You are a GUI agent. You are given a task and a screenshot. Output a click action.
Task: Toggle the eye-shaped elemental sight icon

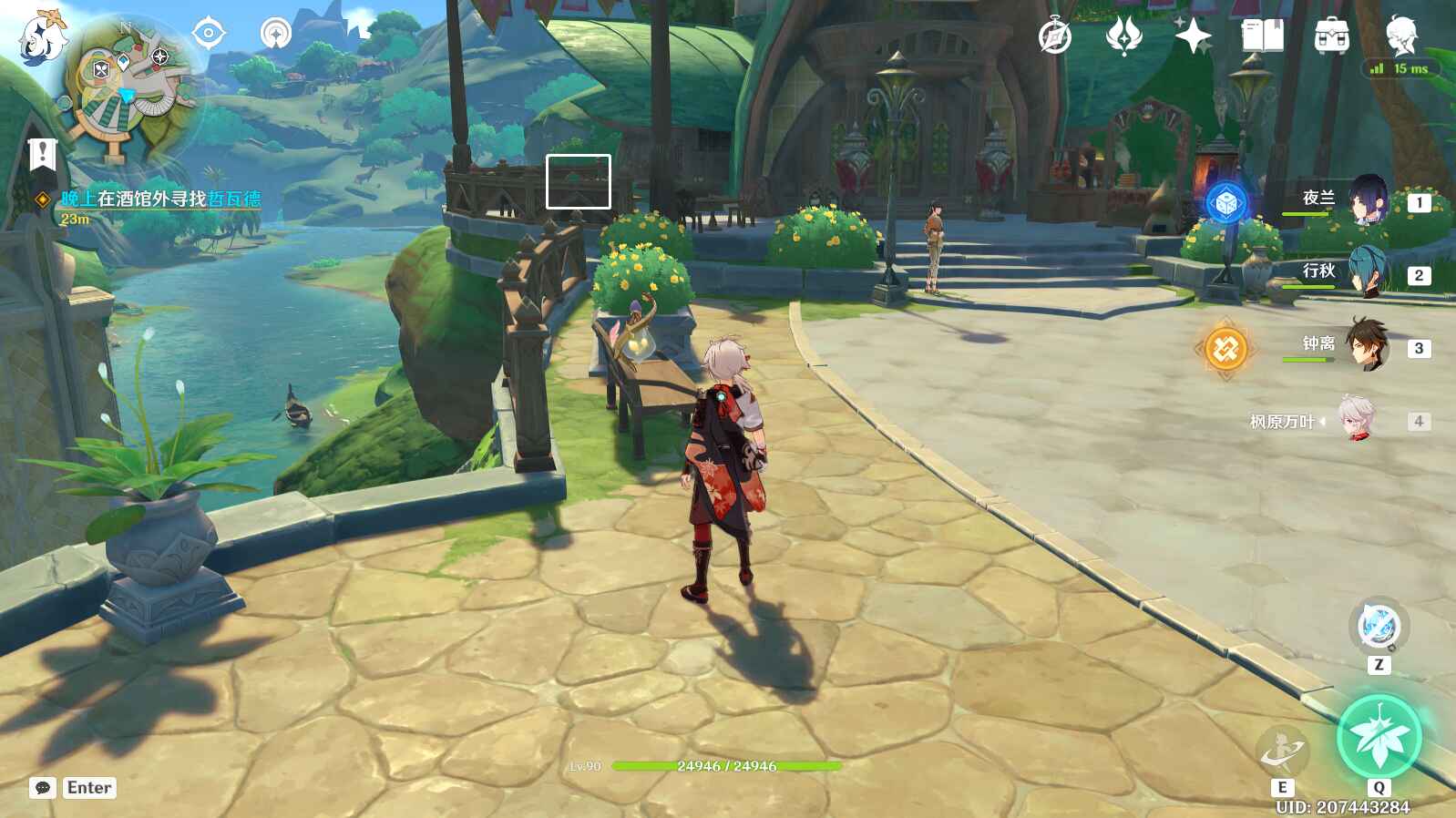tap(209, 35)
